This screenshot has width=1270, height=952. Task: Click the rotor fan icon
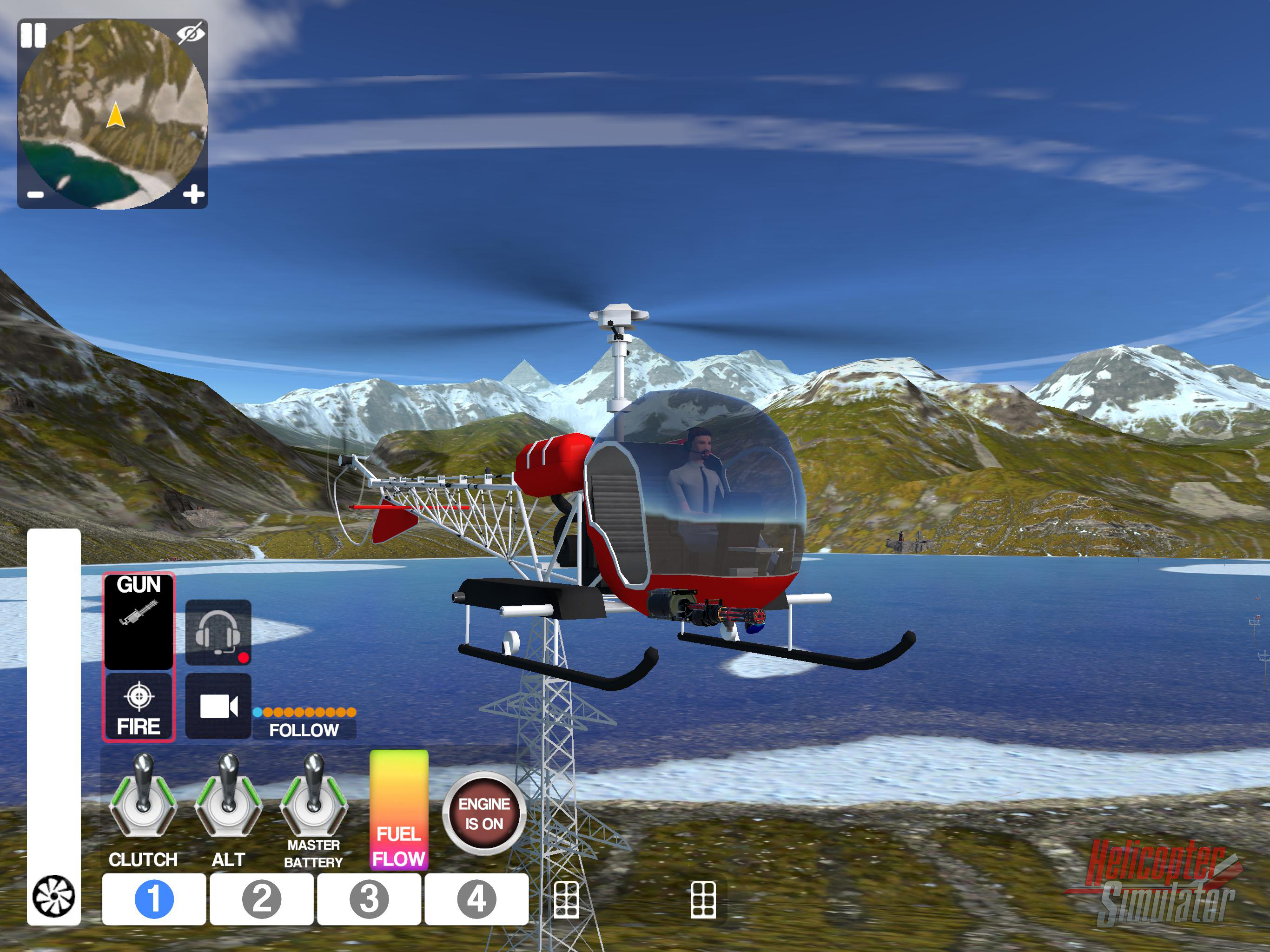click(53, 896)
